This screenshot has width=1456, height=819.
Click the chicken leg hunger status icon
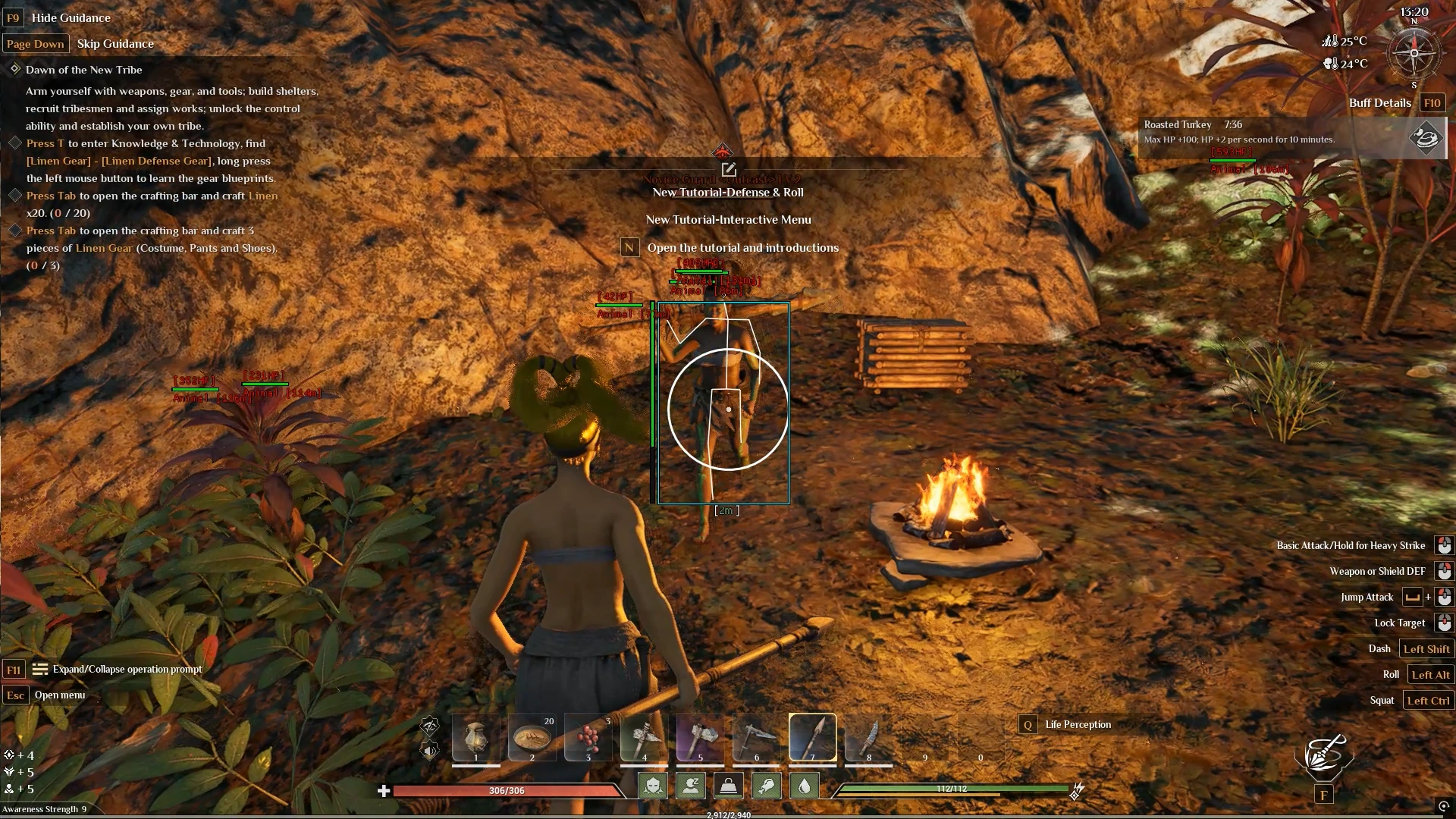click(767, 786)
